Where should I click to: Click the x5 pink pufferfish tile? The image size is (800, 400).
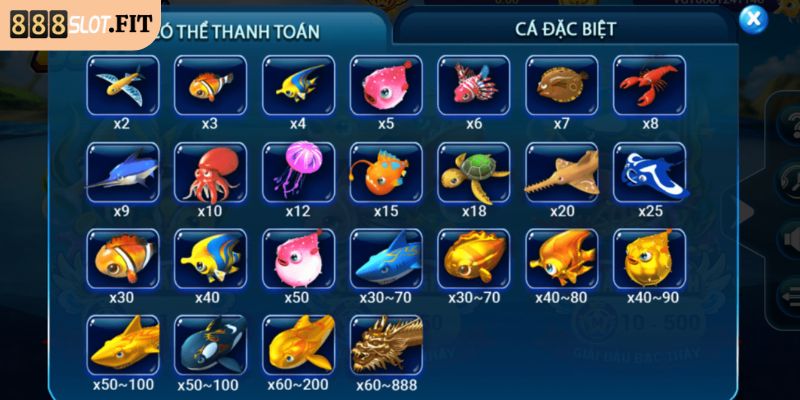(x=386, y=85)
